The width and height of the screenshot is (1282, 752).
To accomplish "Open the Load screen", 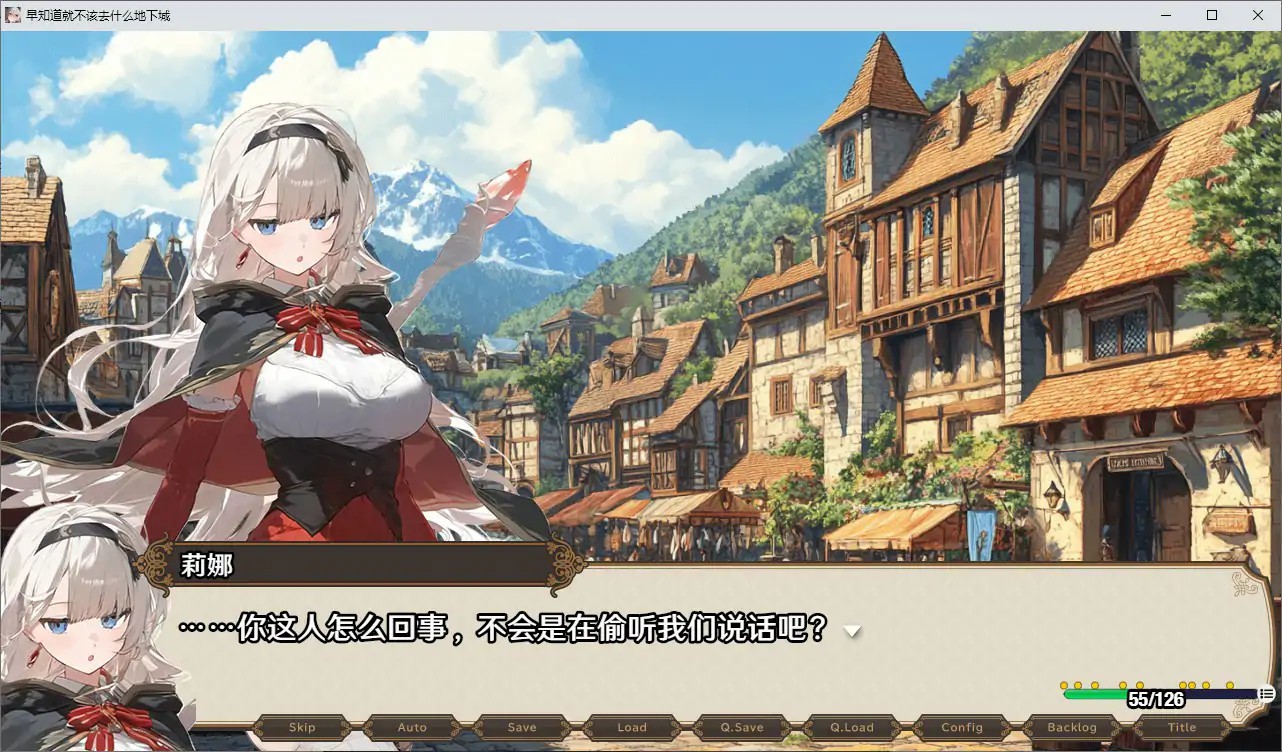I will click(631, 727).
